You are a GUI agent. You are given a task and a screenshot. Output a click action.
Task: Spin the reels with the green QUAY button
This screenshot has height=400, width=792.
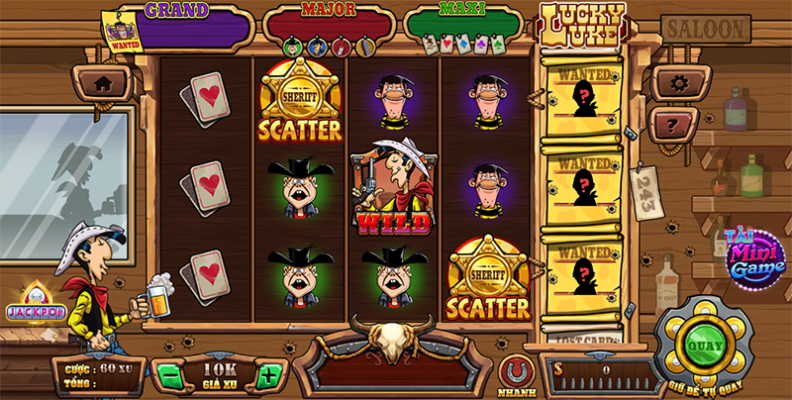704,344
